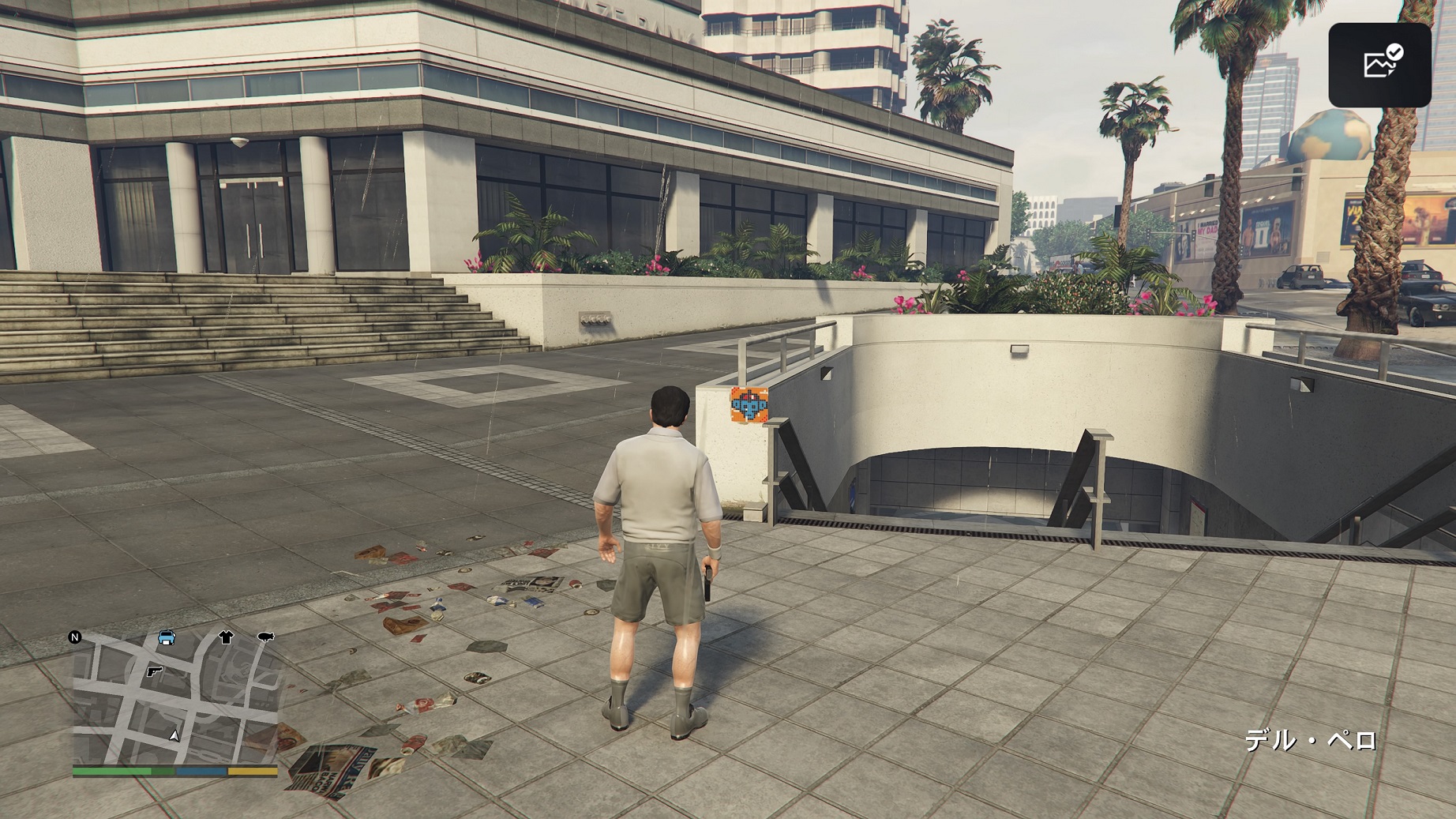Click the blue car marker on the minimap
The height and width of the screenshot is (819, 1456).
pos(167,637)
